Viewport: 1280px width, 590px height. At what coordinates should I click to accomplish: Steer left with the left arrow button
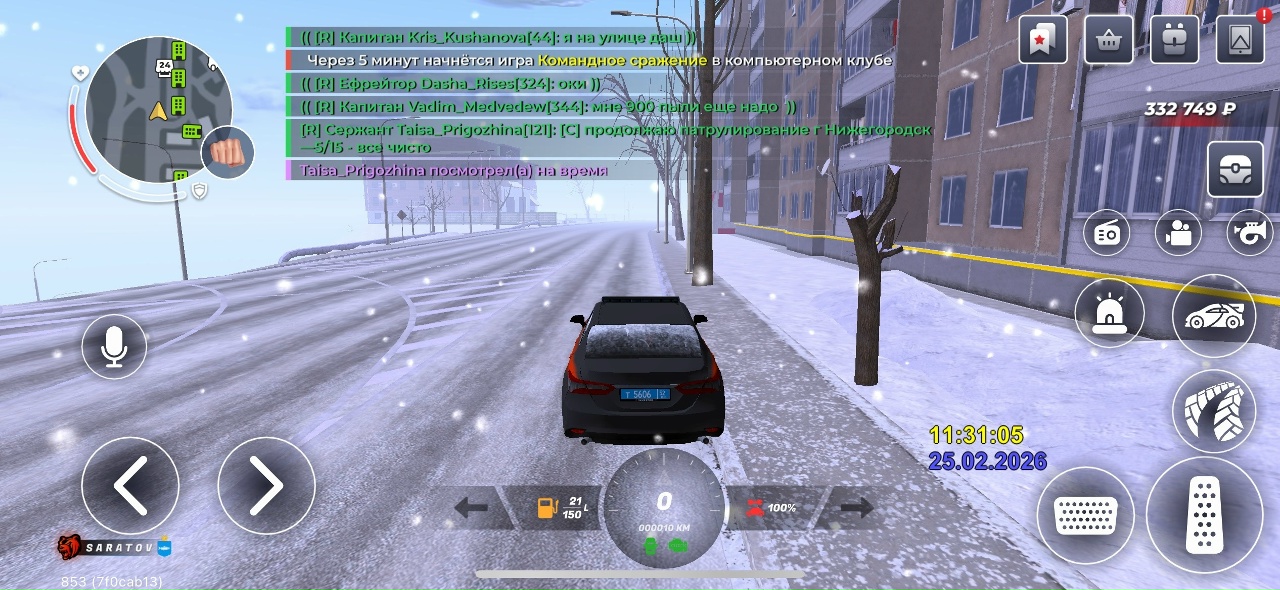click(x=130, y=486)
